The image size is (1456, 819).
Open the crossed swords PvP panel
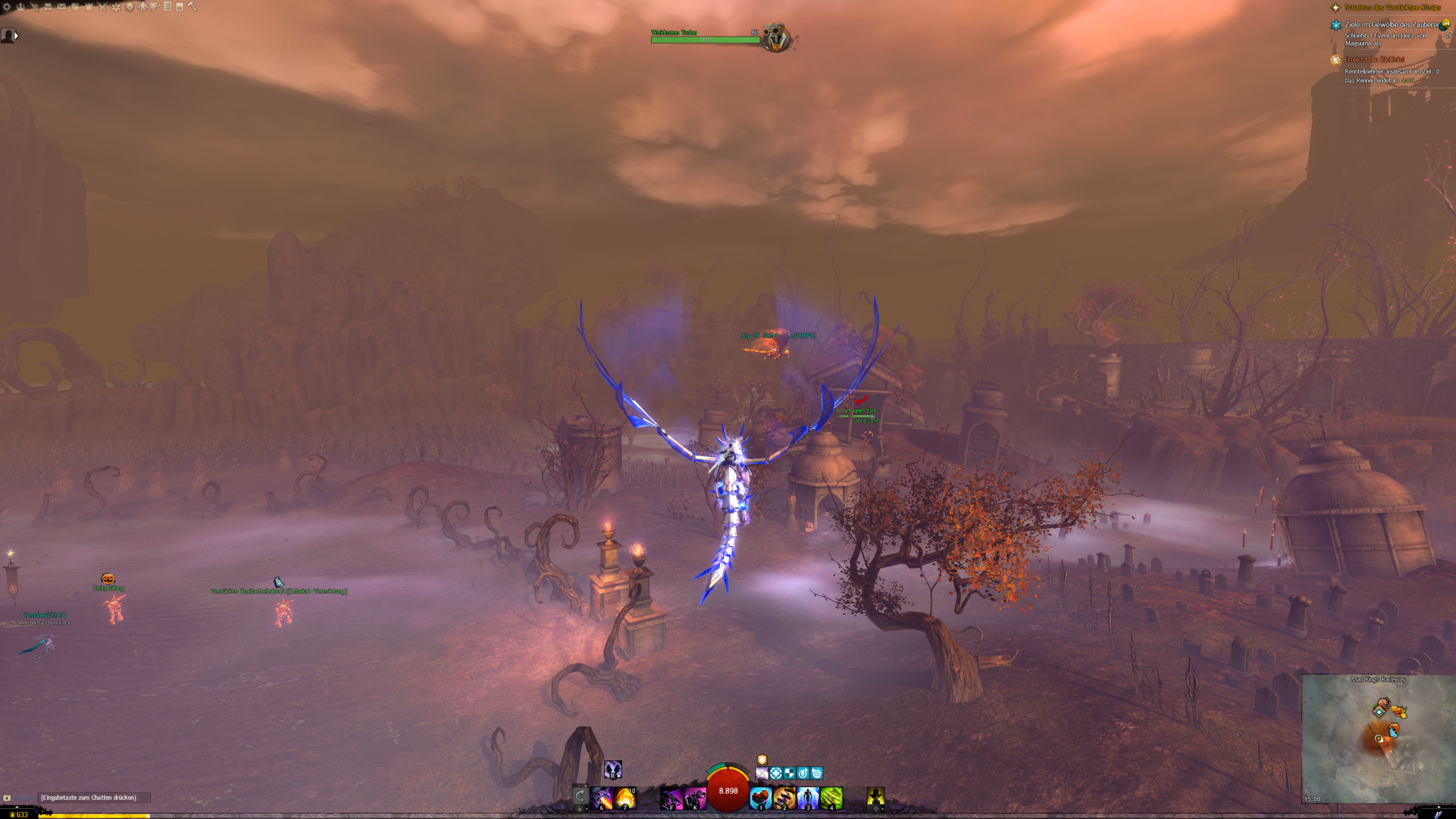[x=102, y=7]
